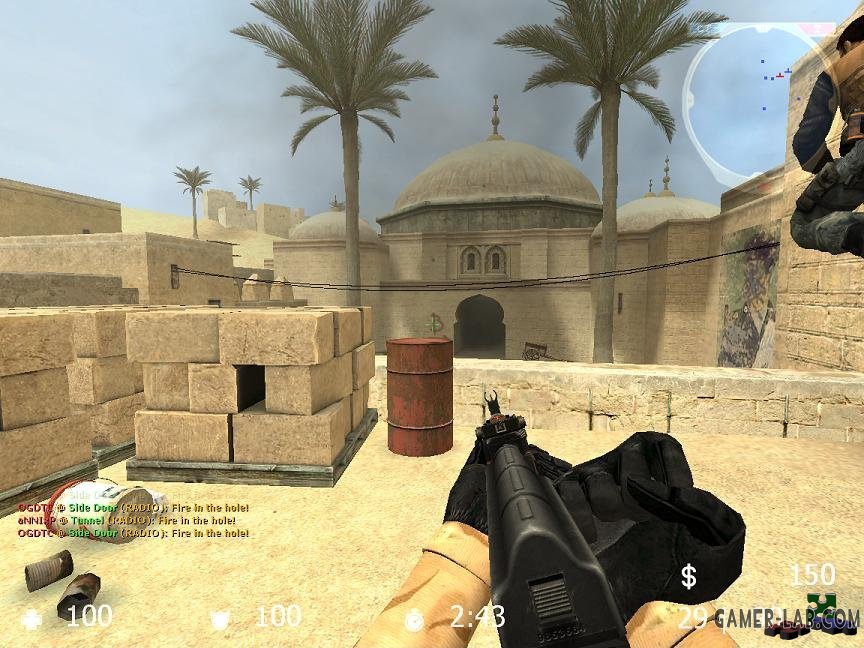
Task: Click the dollar money icon
Action: click(688, 576)
